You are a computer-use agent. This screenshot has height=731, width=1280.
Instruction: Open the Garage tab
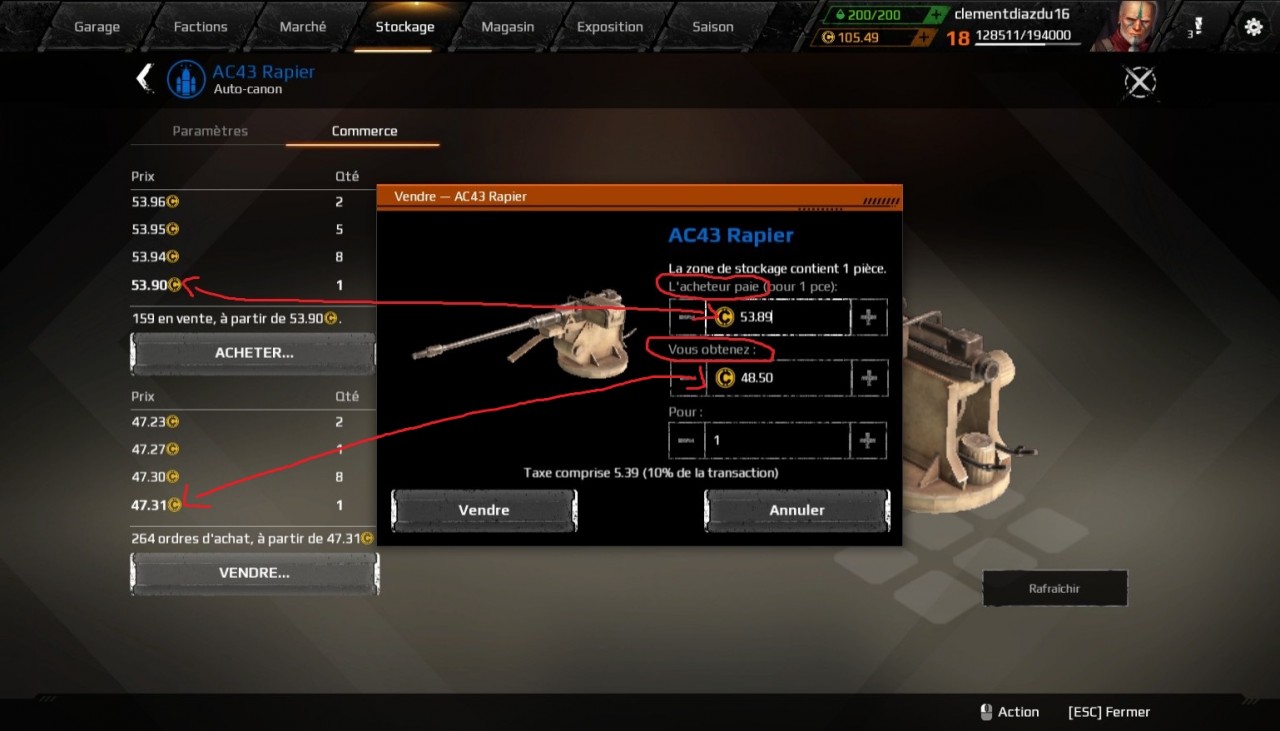[x=97, y=27]
